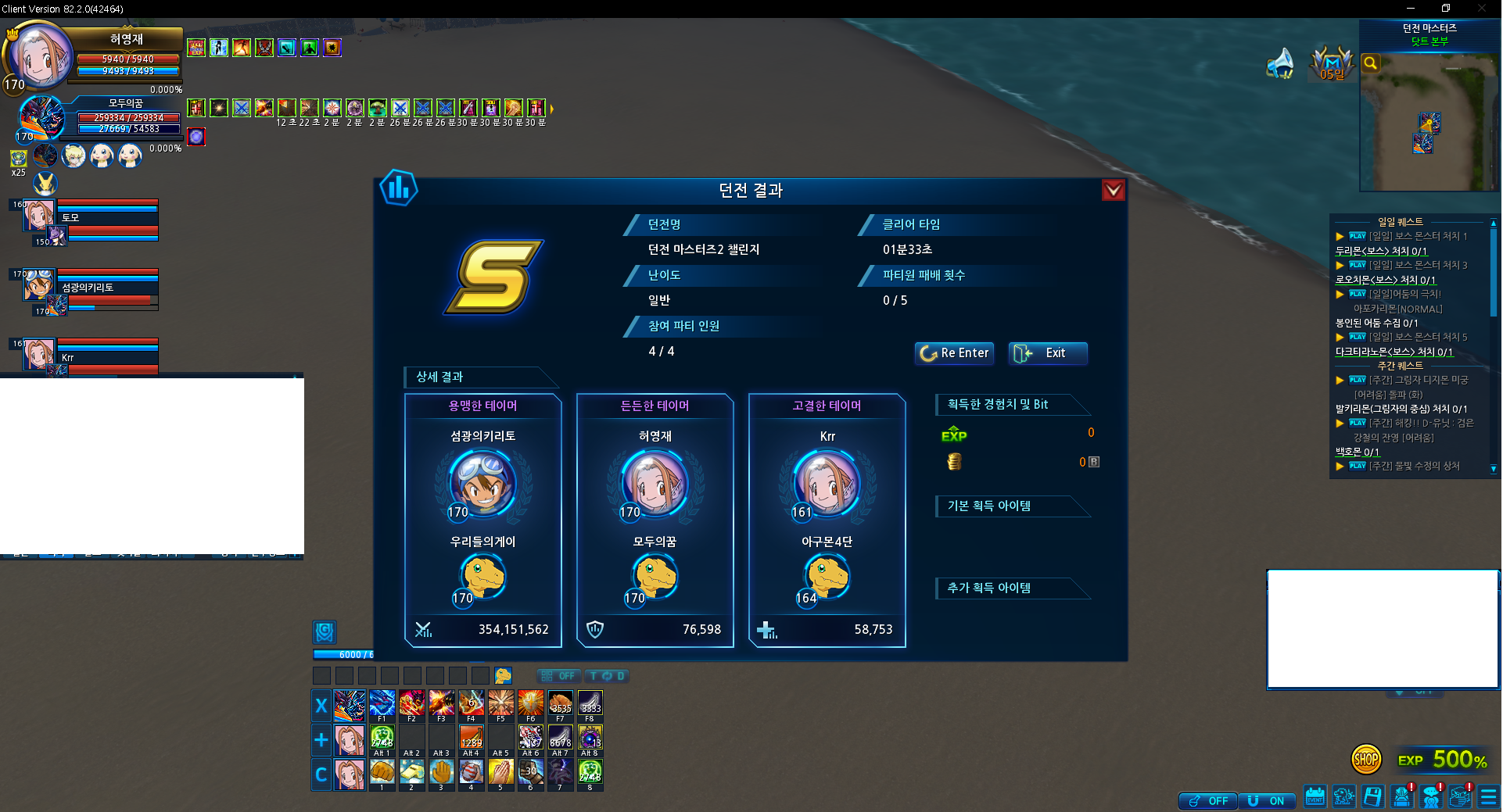Open the minimap of the dungeon area
The width and height of the screenshot is (1503, 812).
click(x=1428, y=125)
